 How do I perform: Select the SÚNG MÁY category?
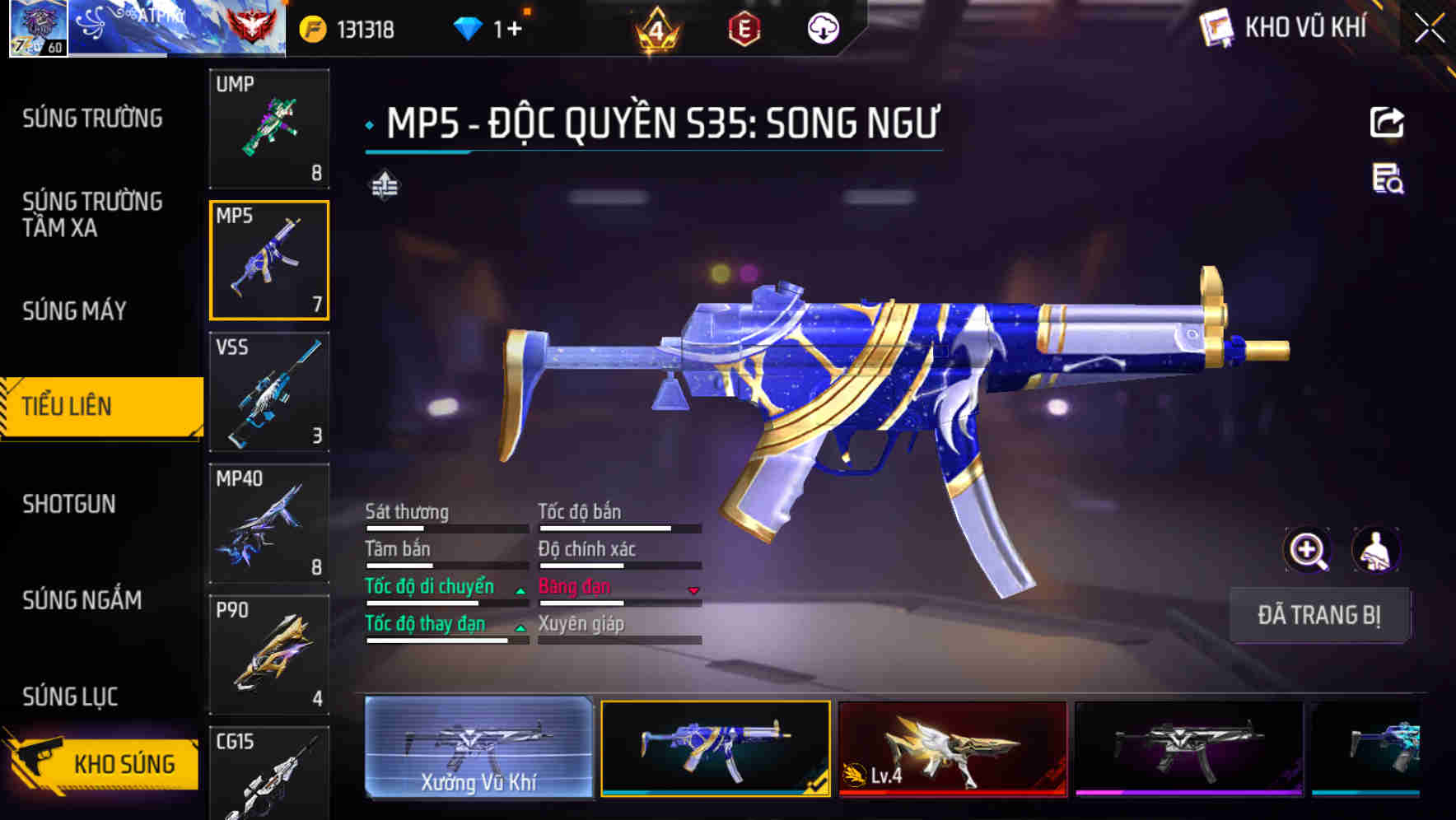click(x=72, y=310)
